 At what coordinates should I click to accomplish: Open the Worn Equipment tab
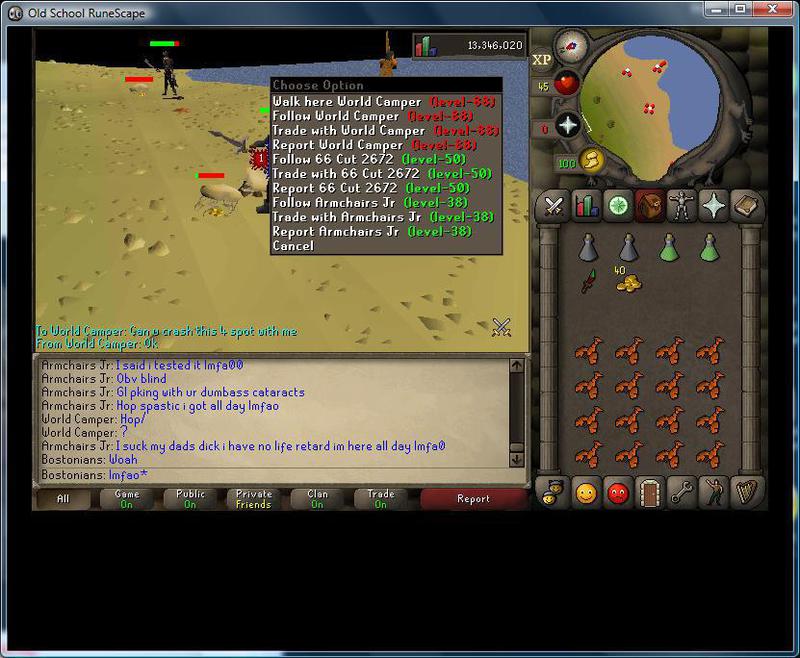(x=682, y=206)
